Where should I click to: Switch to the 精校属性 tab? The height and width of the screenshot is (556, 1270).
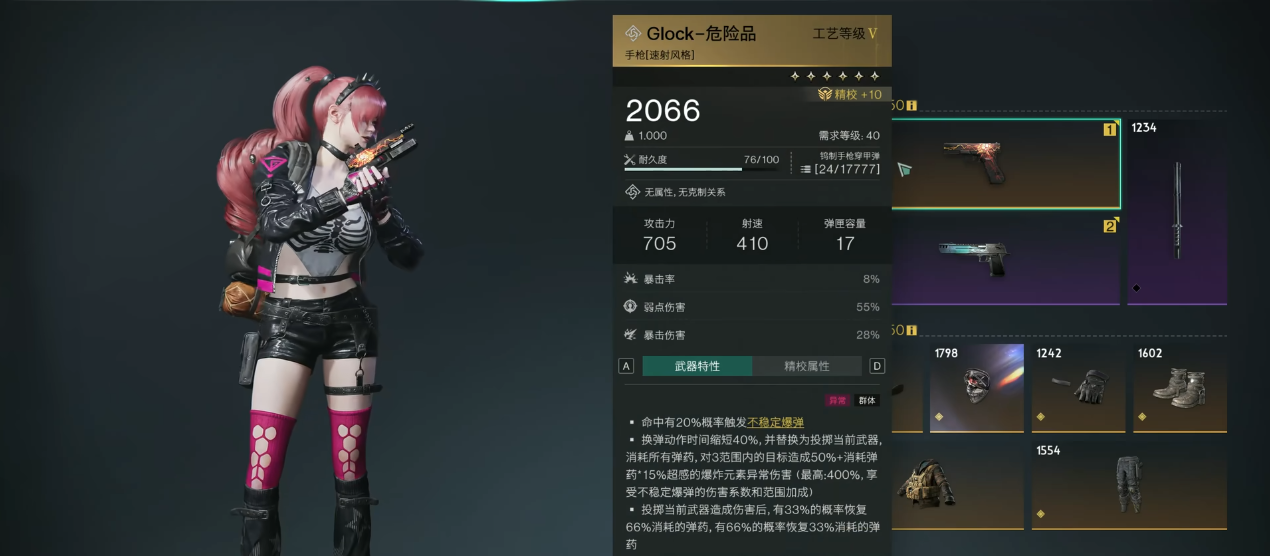pyautogui.click(x=807, y=366)
